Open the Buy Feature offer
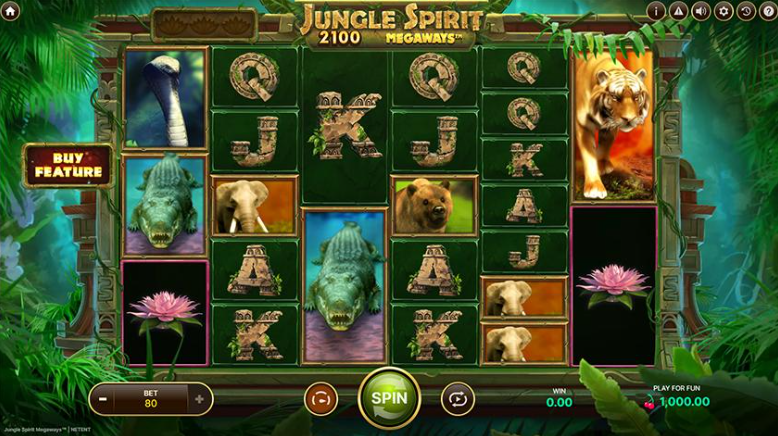Screen dimensions: 778x436 coord(69,165)
